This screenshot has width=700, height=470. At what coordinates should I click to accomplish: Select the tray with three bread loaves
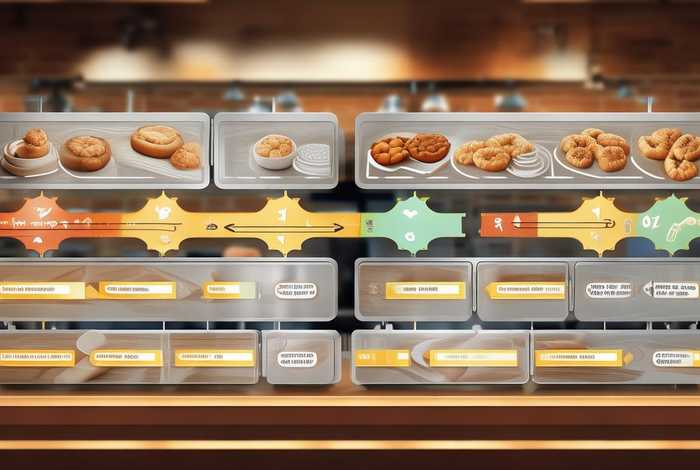click(x=104, y=150)
